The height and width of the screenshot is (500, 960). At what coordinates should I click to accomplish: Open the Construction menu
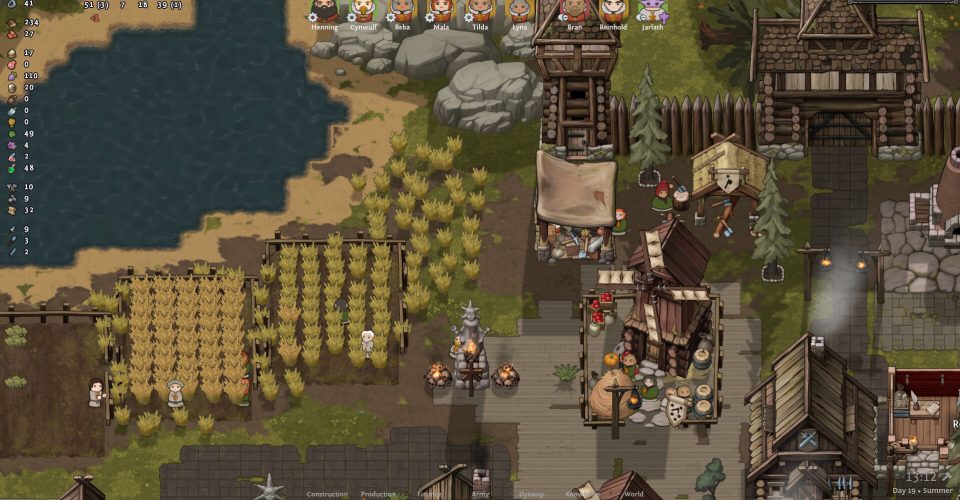pos(327,494)
